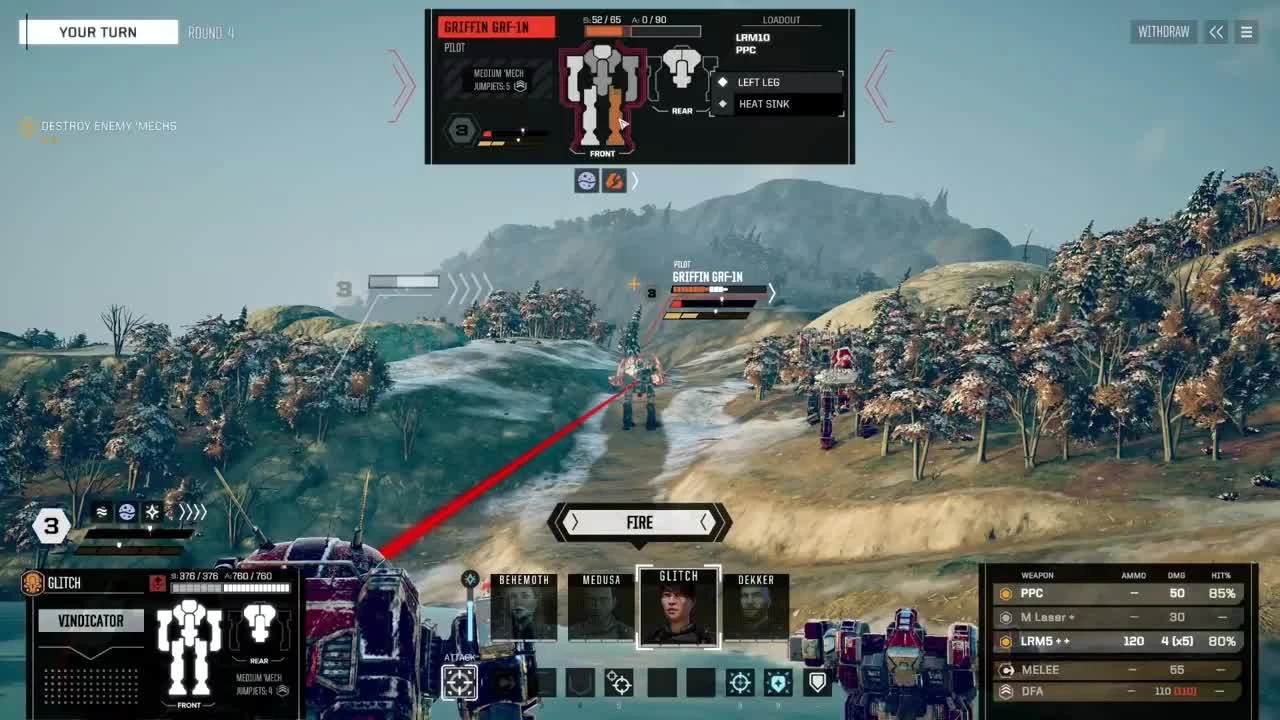Switch to Behemoth's pilot portrait
The image size is (1280, 720).
(524, 606)
